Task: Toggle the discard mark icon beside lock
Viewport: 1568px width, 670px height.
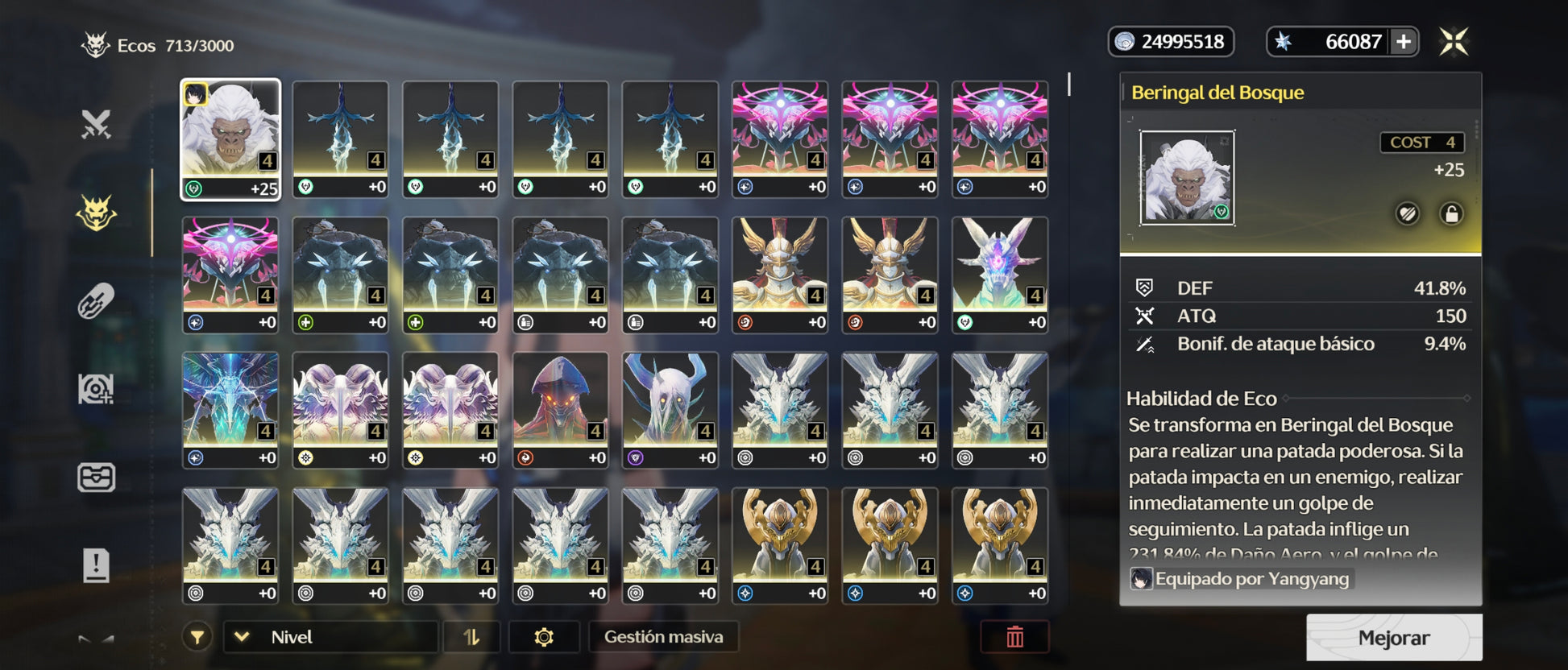Action: [1407, 214]
